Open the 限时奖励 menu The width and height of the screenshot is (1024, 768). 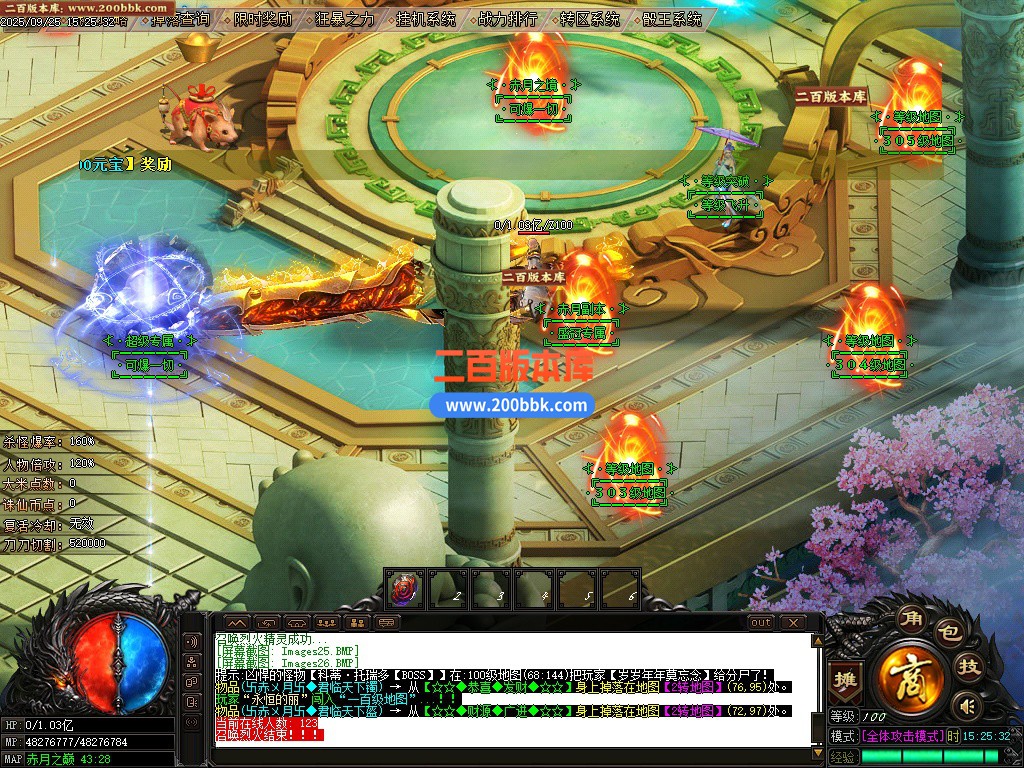263,19
